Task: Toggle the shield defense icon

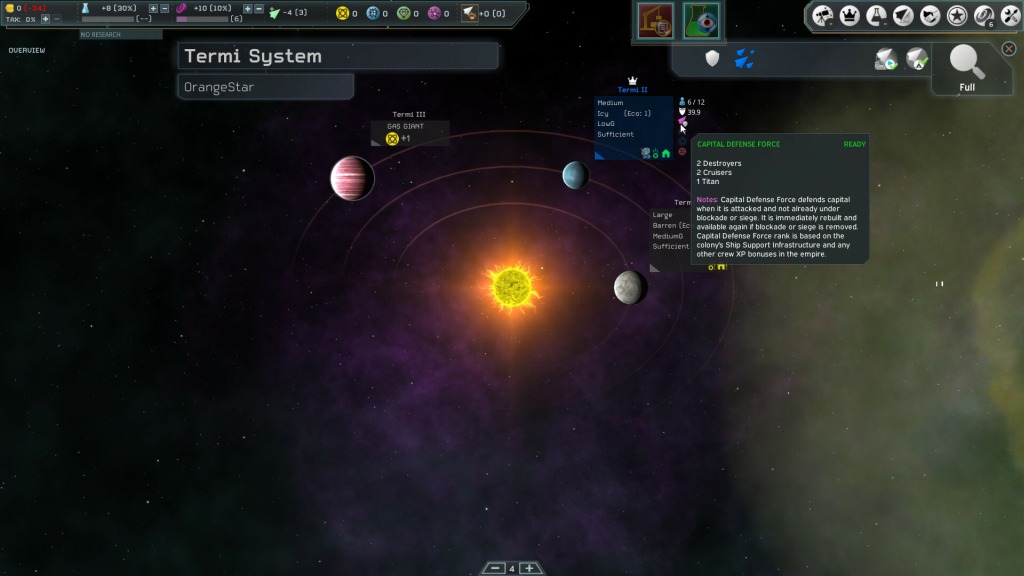Action: (712, 59)
